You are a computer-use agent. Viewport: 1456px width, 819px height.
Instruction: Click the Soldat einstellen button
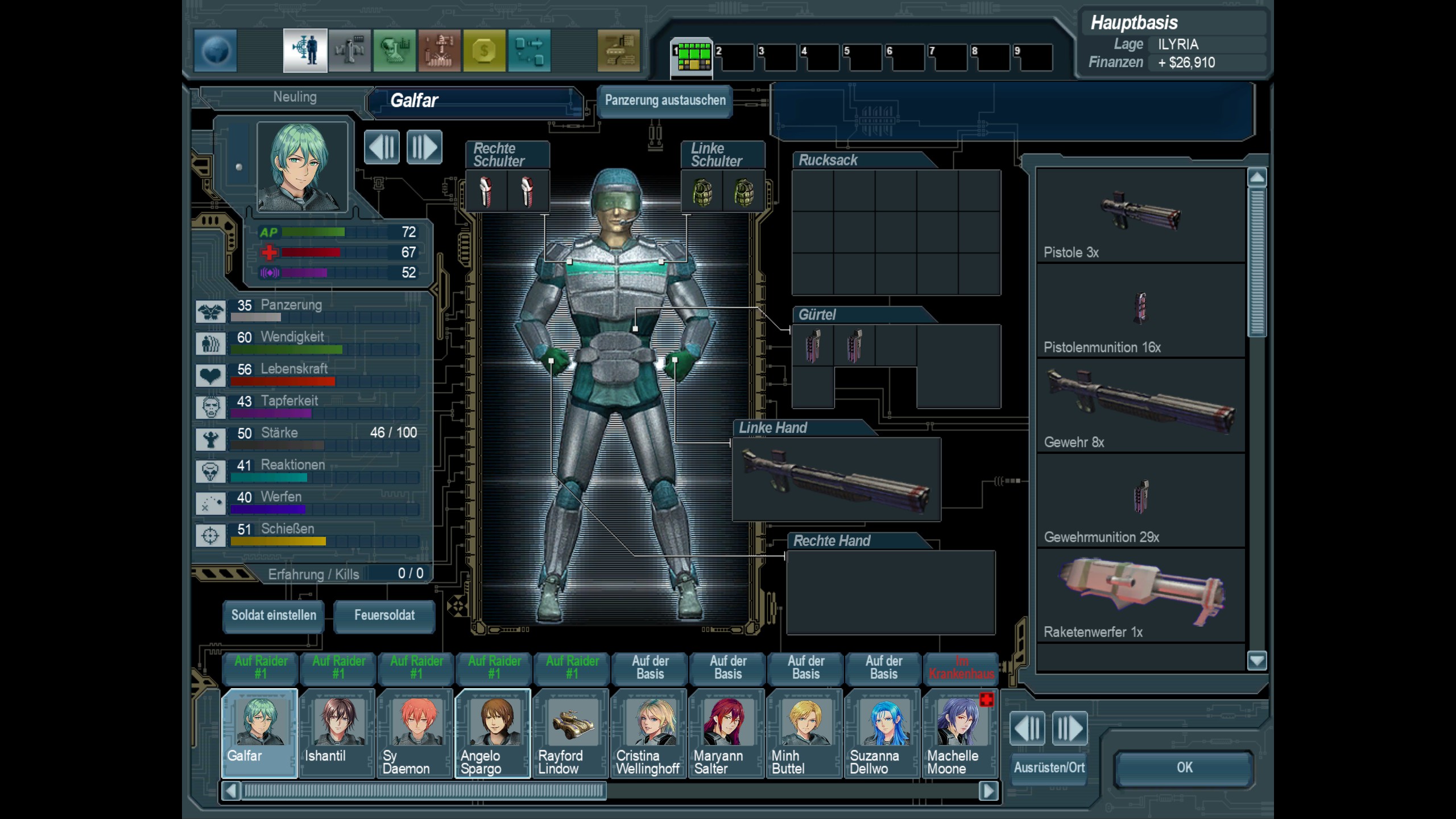pos(274,615)
